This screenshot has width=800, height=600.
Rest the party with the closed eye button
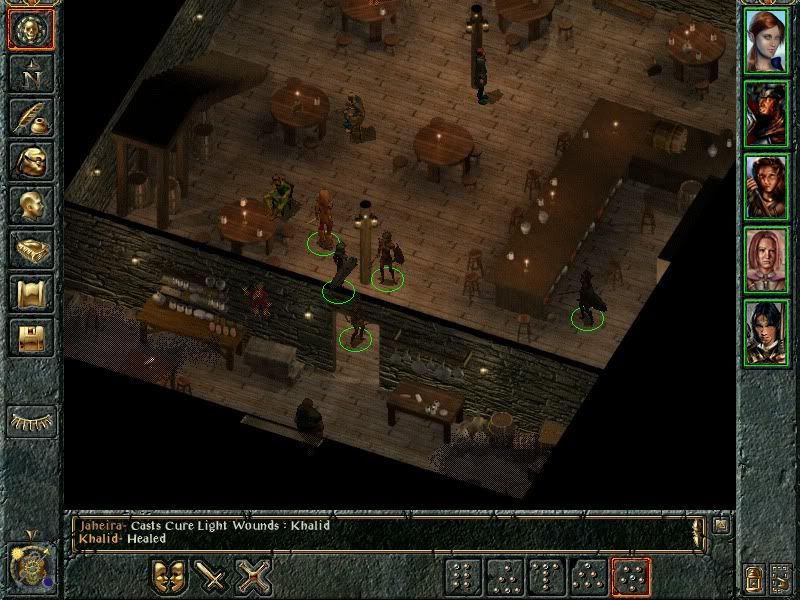[31, 420]
